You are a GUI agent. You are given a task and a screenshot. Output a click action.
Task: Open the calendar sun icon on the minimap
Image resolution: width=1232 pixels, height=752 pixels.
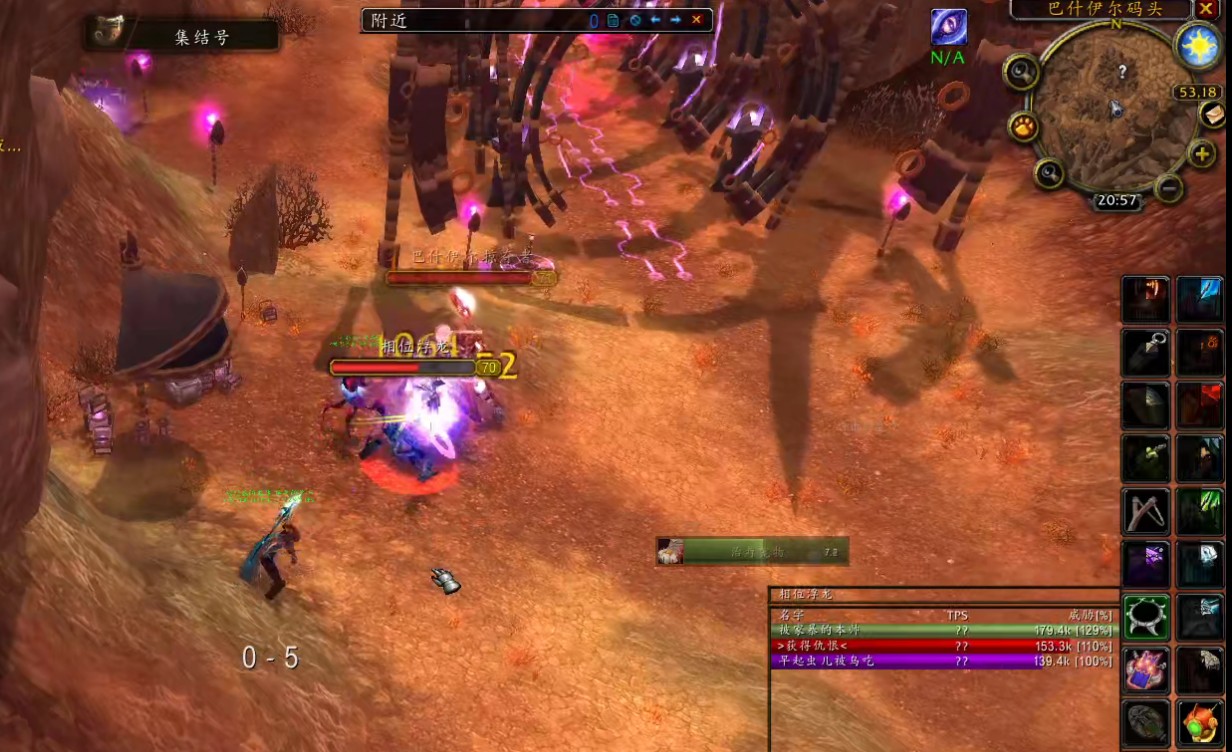(x=1197, y=46)
